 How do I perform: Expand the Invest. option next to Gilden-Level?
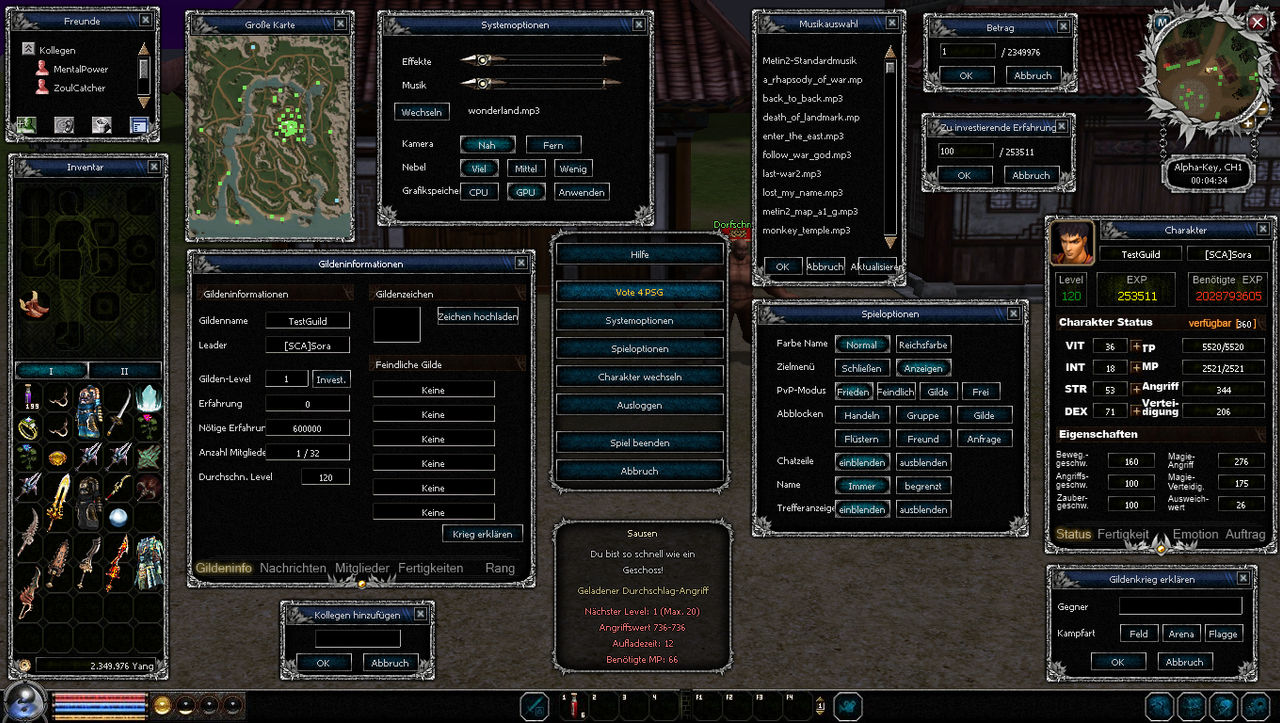point(331,379)
